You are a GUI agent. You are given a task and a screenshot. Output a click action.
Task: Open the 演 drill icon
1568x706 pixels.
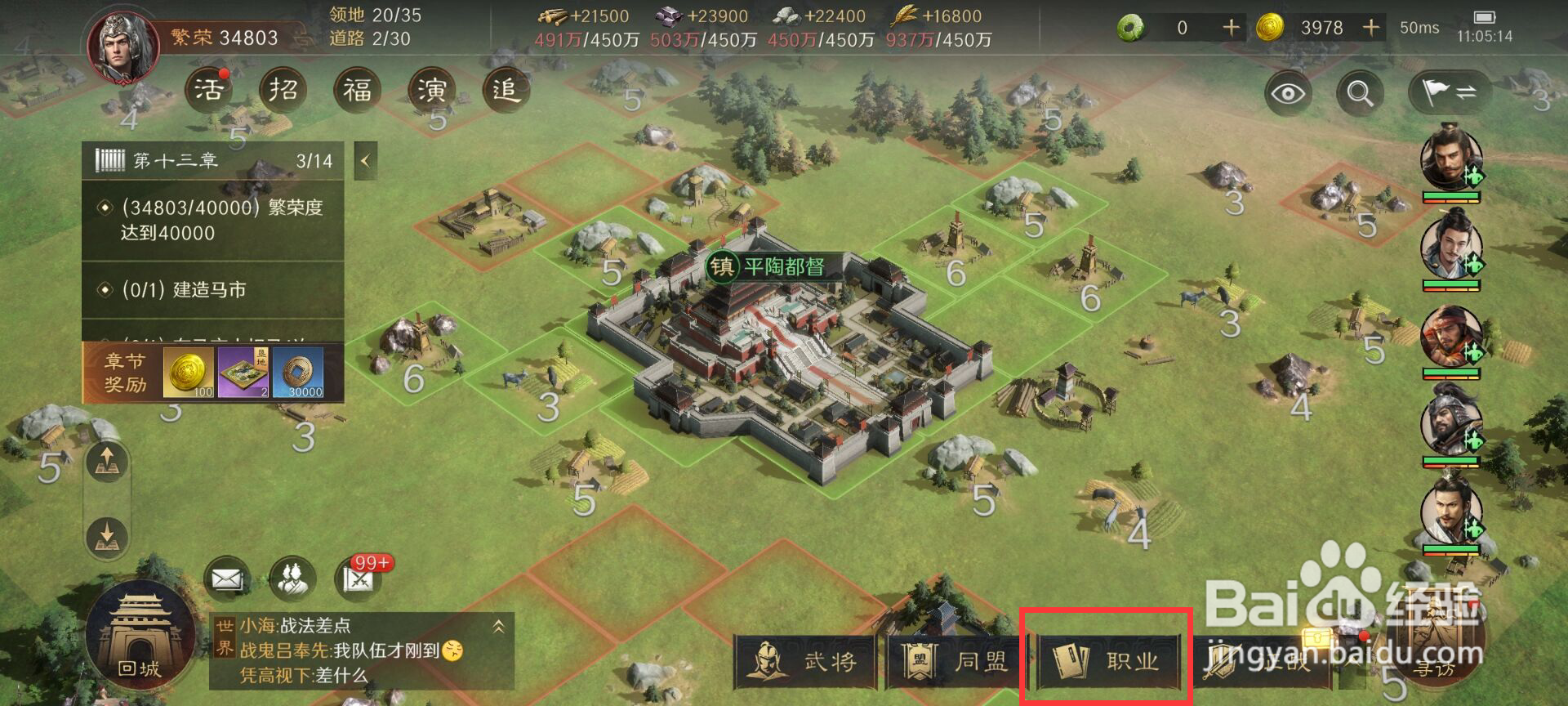tap(431, 89)
